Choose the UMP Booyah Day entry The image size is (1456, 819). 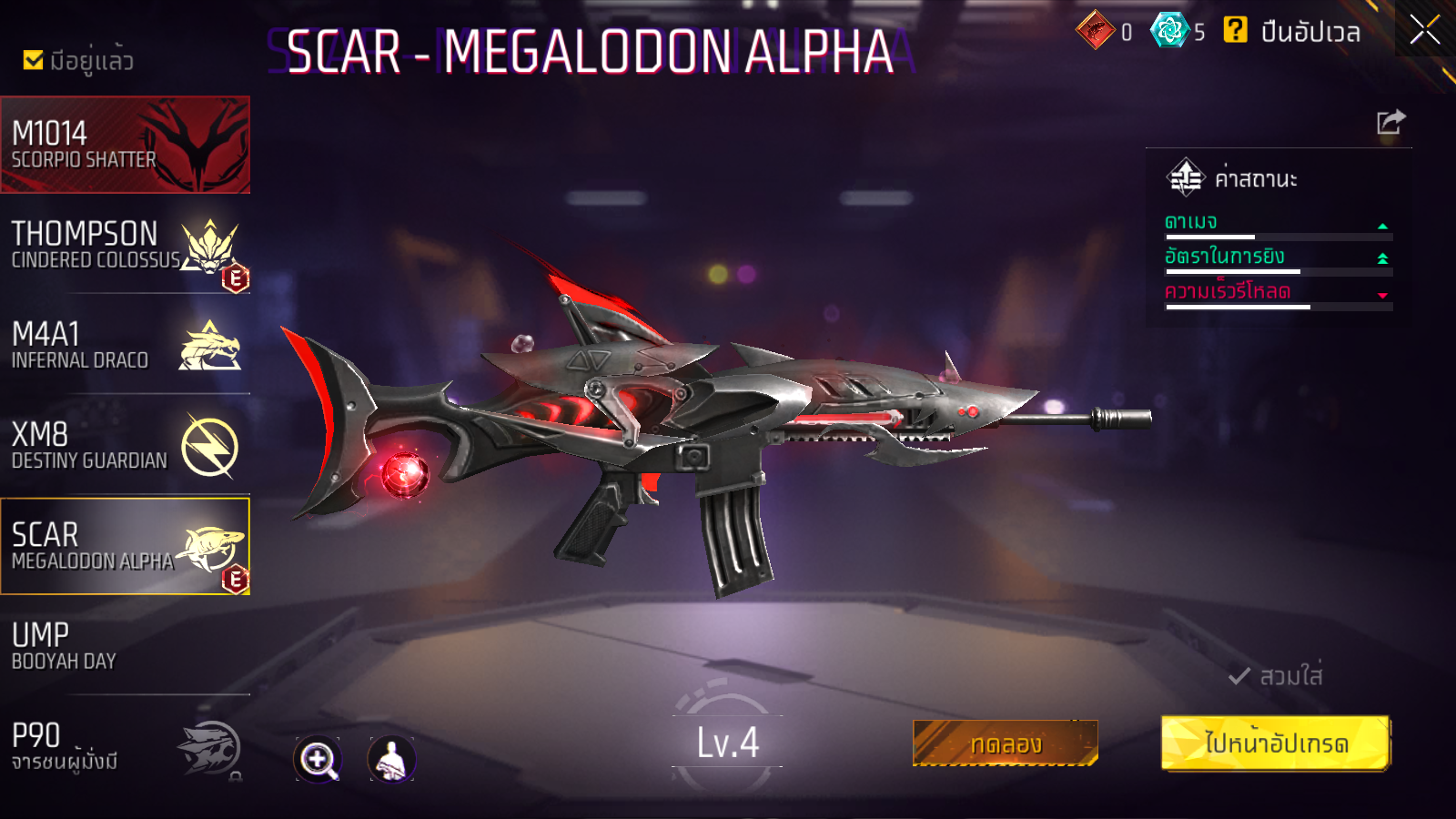click(x=125, y=646)
